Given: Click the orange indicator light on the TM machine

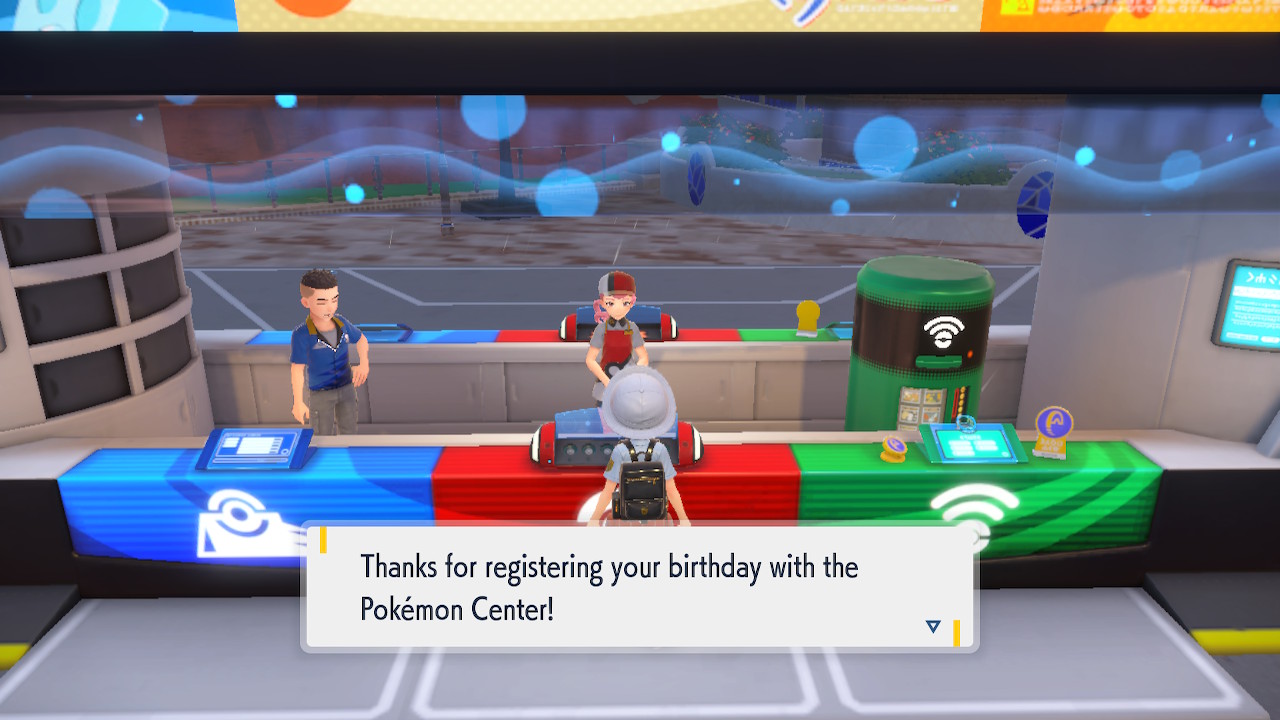Looking at the screenshot, I should click(970, 352).
